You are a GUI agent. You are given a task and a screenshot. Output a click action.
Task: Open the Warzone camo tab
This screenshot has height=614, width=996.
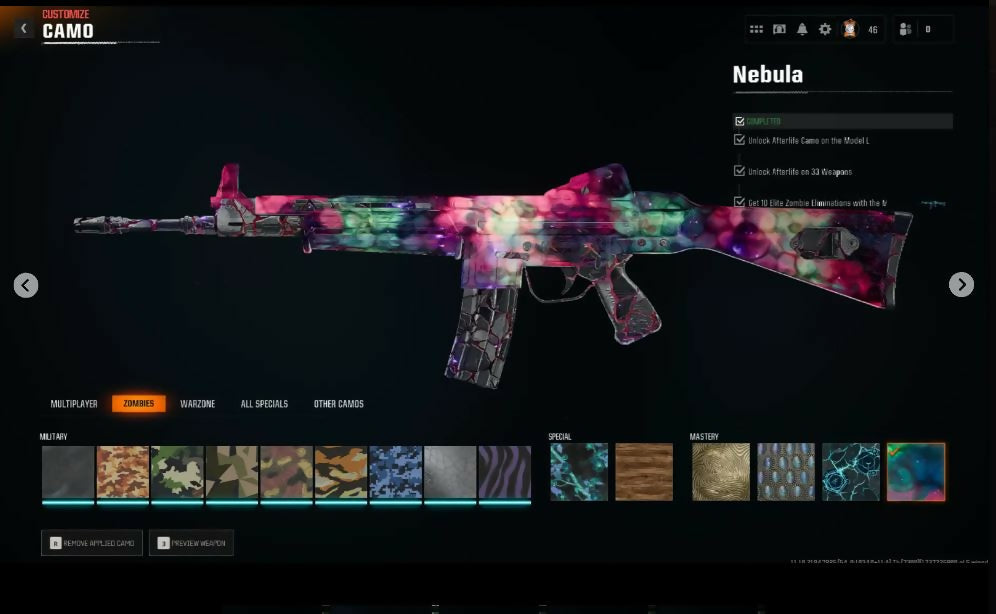(198, 404)
